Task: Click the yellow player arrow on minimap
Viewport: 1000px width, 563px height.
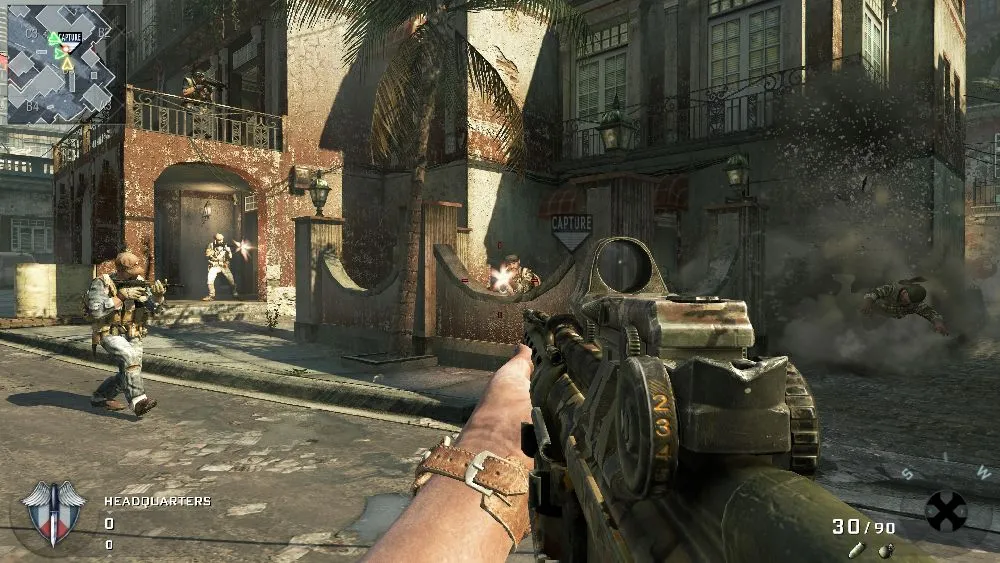Action: point(67,64)
